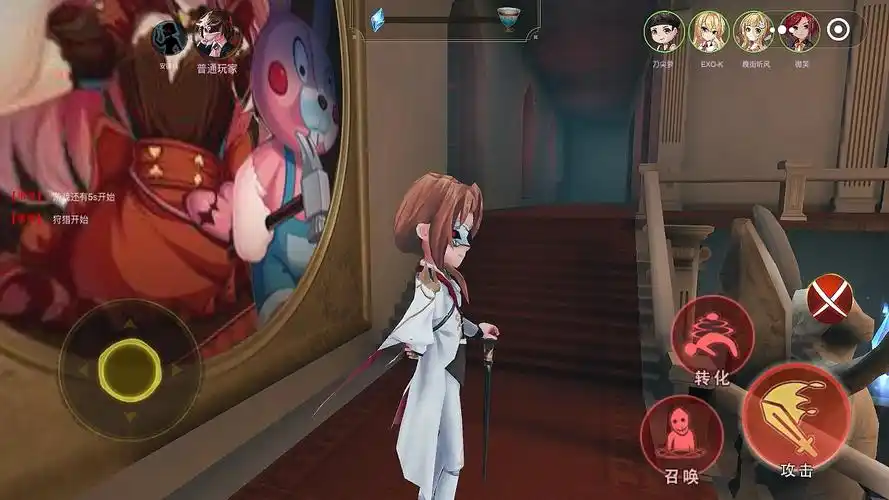
Task: Select the EXO-K blonde survivor portrait
Action: [x=709, y=31]
